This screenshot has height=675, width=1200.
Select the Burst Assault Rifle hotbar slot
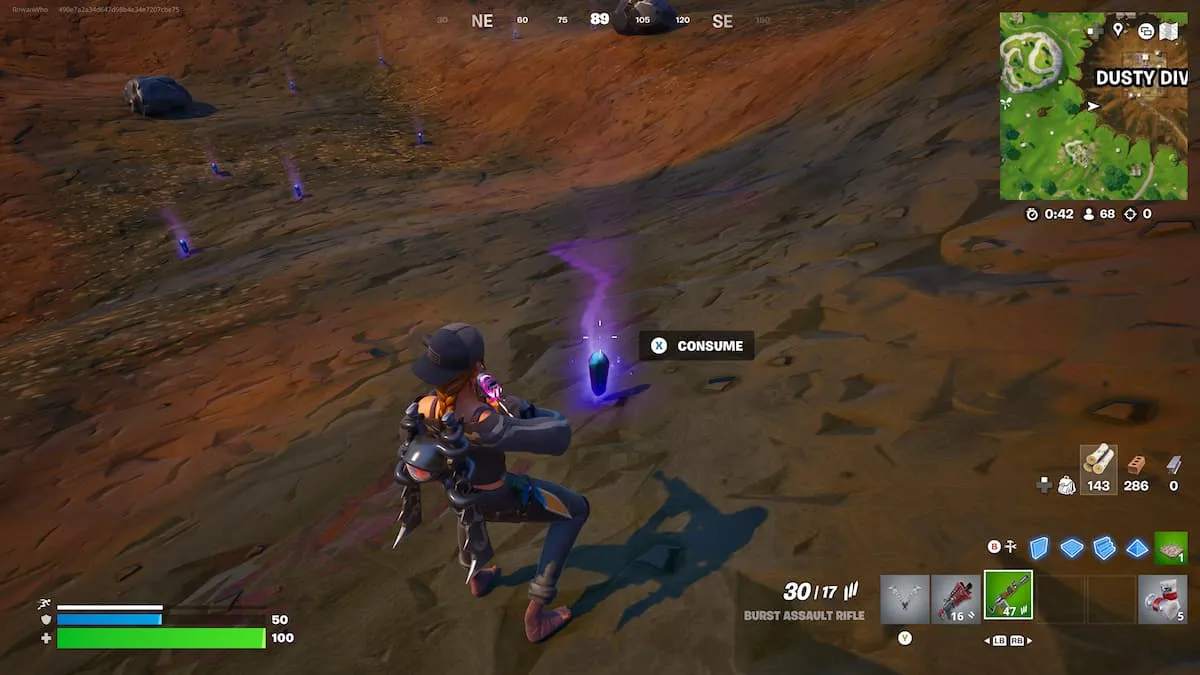click(1008, 596)
